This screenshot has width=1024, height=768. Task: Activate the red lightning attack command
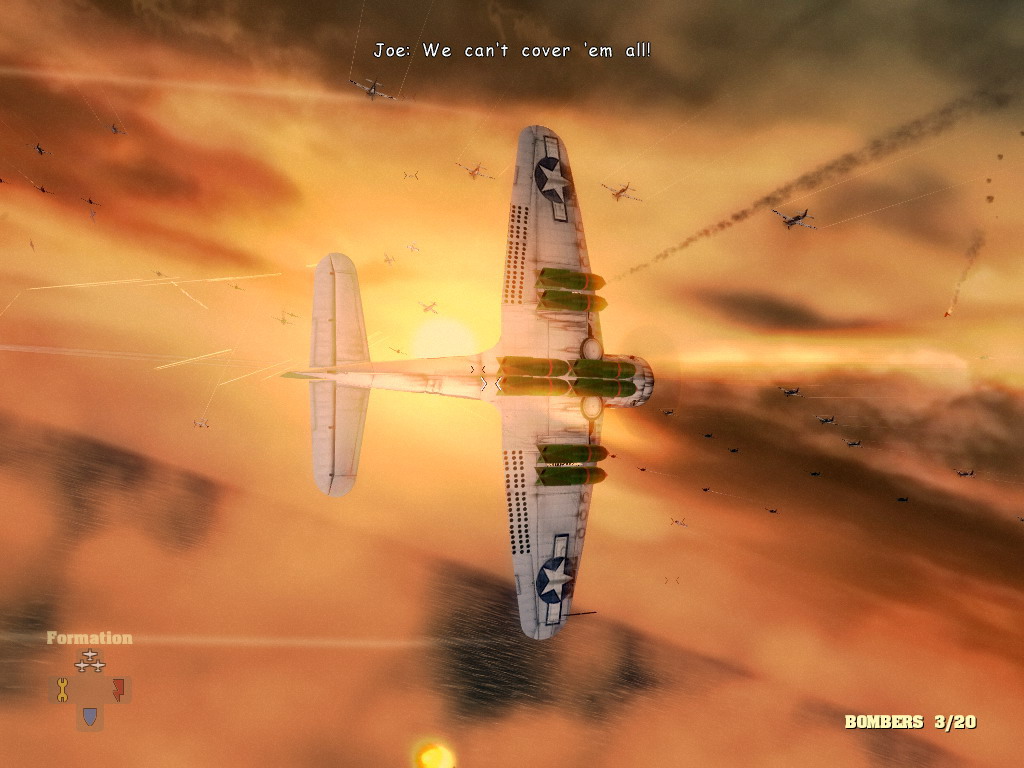click(x=118, y=689)
